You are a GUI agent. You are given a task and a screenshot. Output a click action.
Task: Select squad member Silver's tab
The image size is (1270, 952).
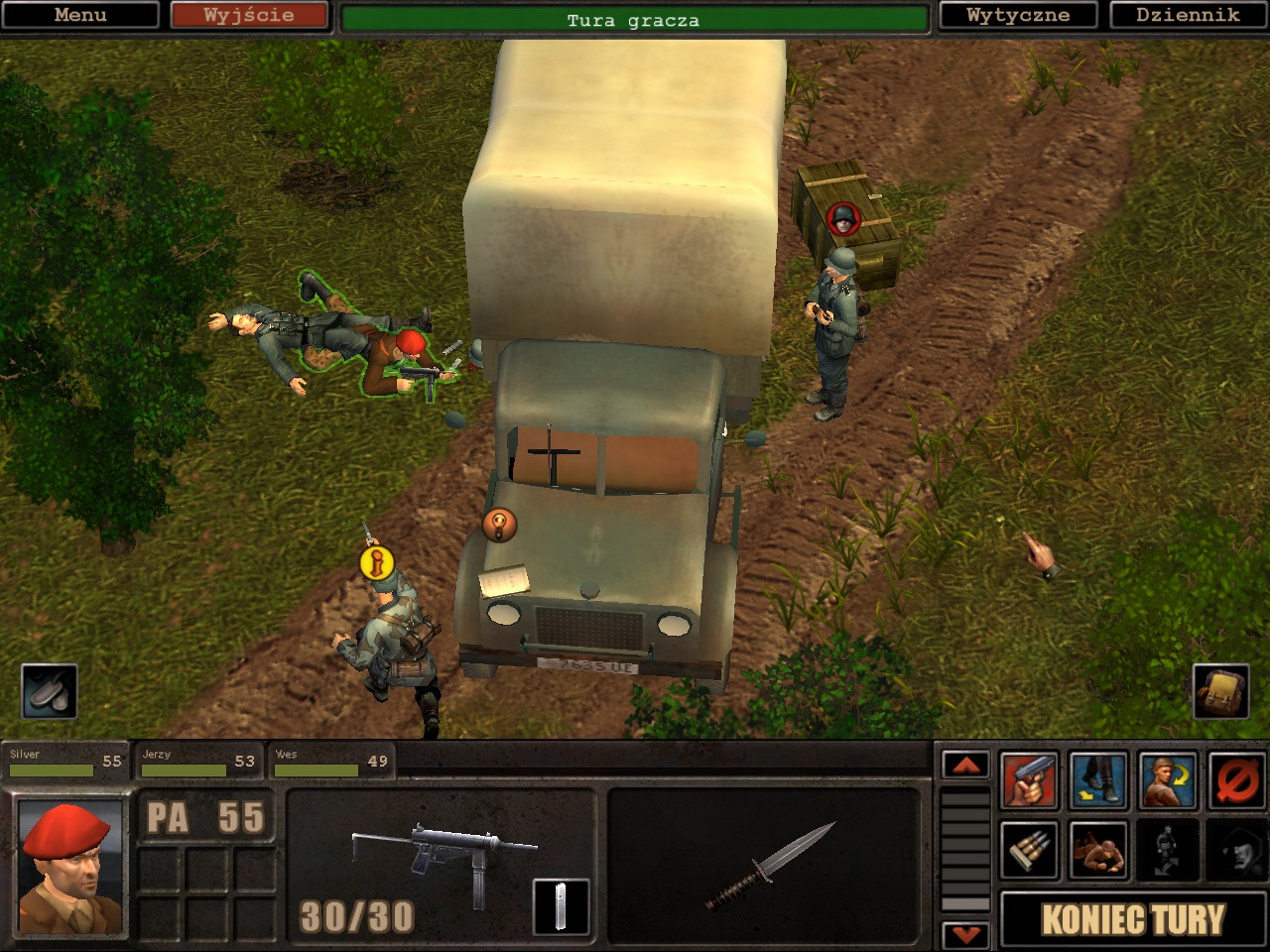click(x=64, y=762)
